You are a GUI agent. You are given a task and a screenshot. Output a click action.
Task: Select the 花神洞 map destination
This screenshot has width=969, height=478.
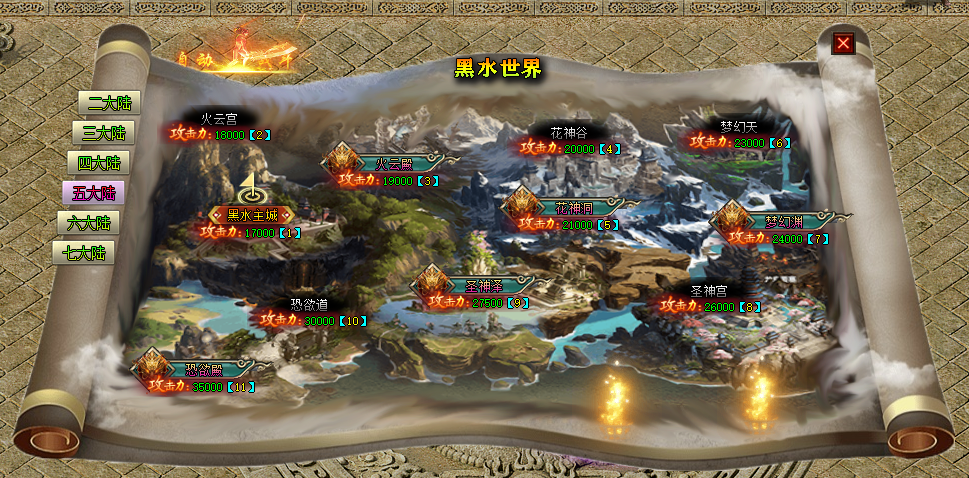[570, 208]
